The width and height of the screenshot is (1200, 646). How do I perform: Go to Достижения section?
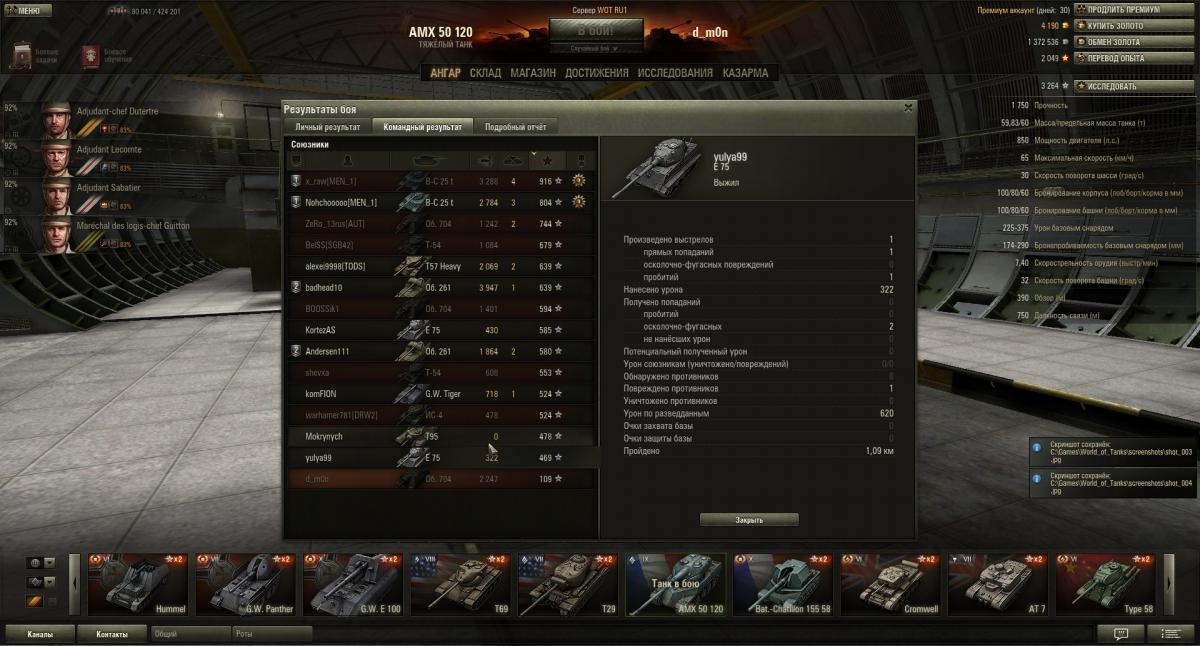[x=596, y=73]
